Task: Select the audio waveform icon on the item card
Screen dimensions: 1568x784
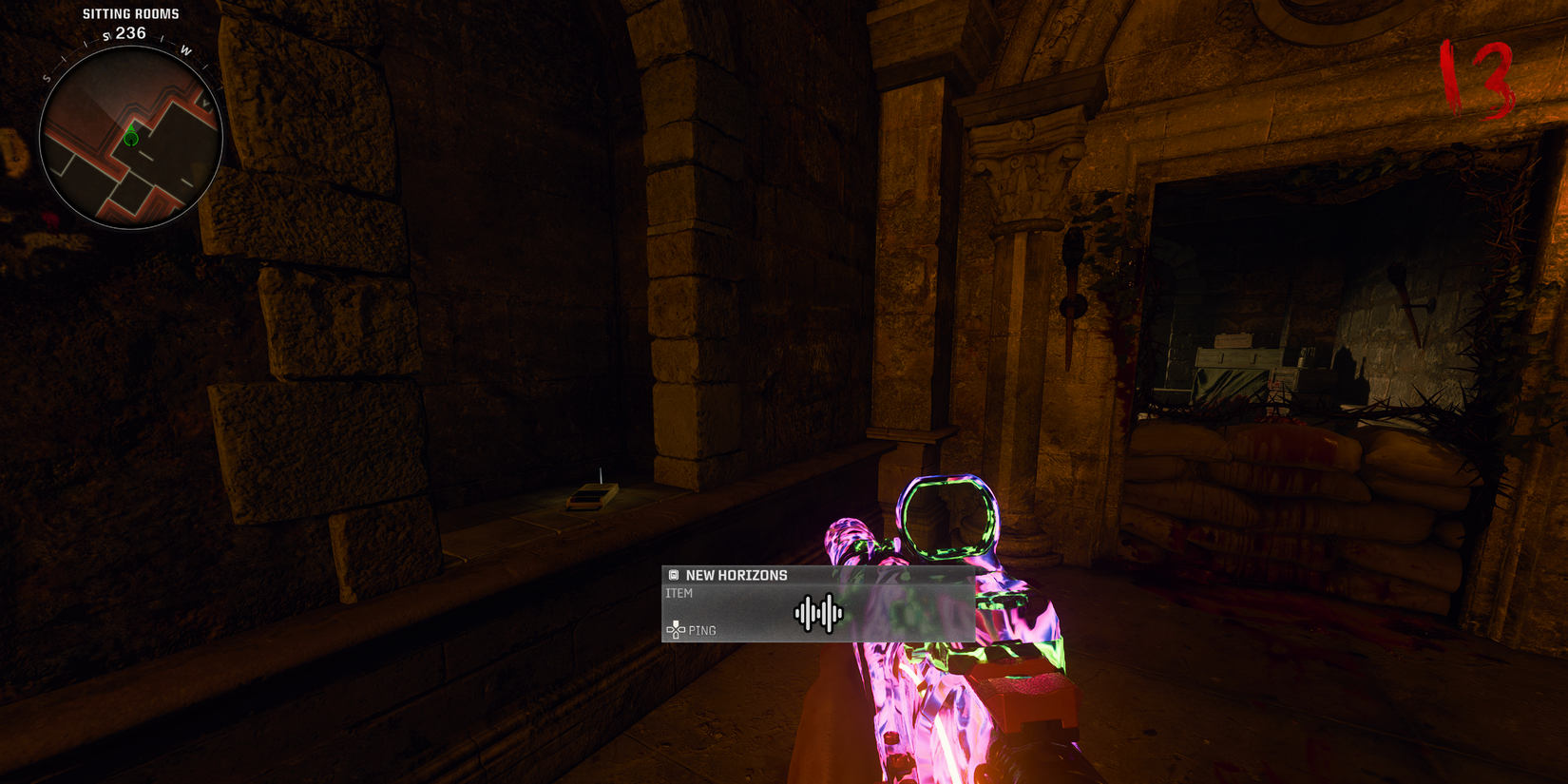Action: (818, 614)
